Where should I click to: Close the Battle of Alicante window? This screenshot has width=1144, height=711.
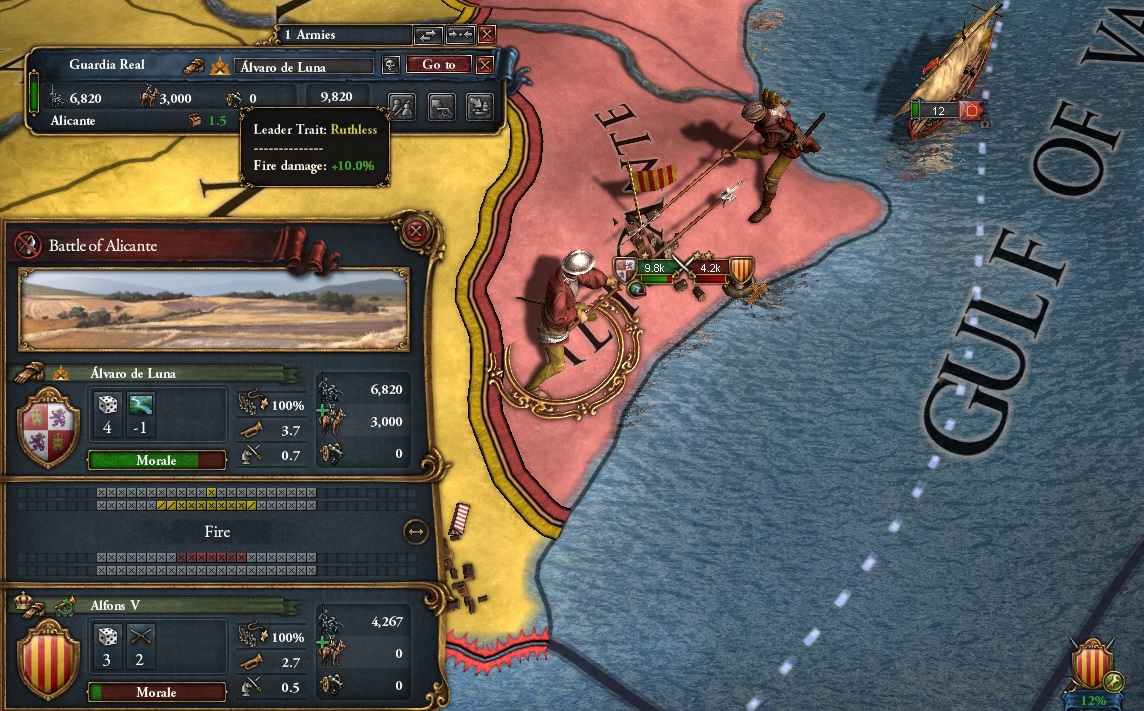click(x=418, y=233)
